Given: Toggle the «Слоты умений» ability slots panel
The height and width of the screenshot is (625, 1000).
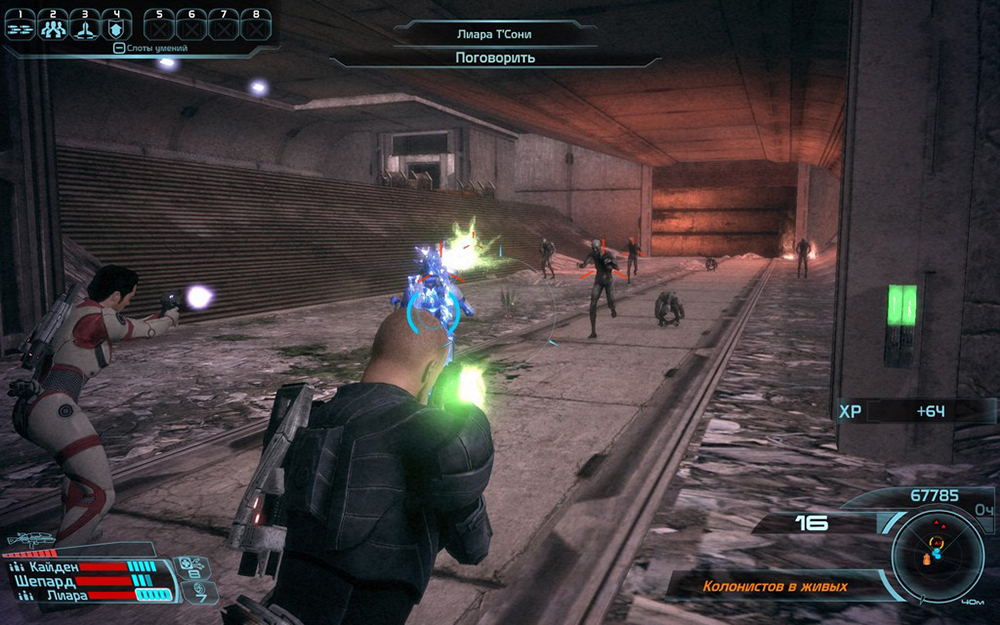Looking at the screenshot, I should tap(150, 47).
